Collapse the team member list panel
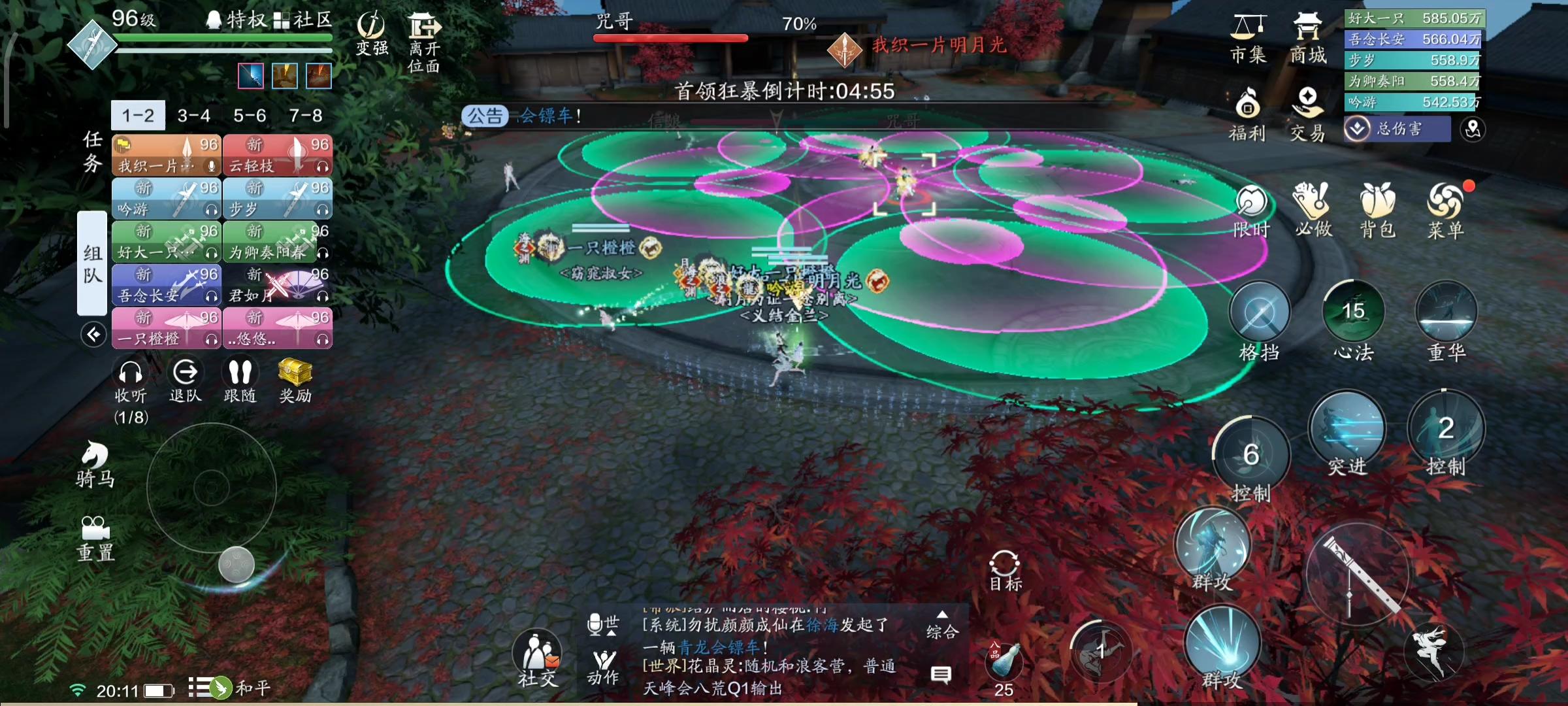The width and height of the screenshot is (1568, 706). tap(95, 335)
